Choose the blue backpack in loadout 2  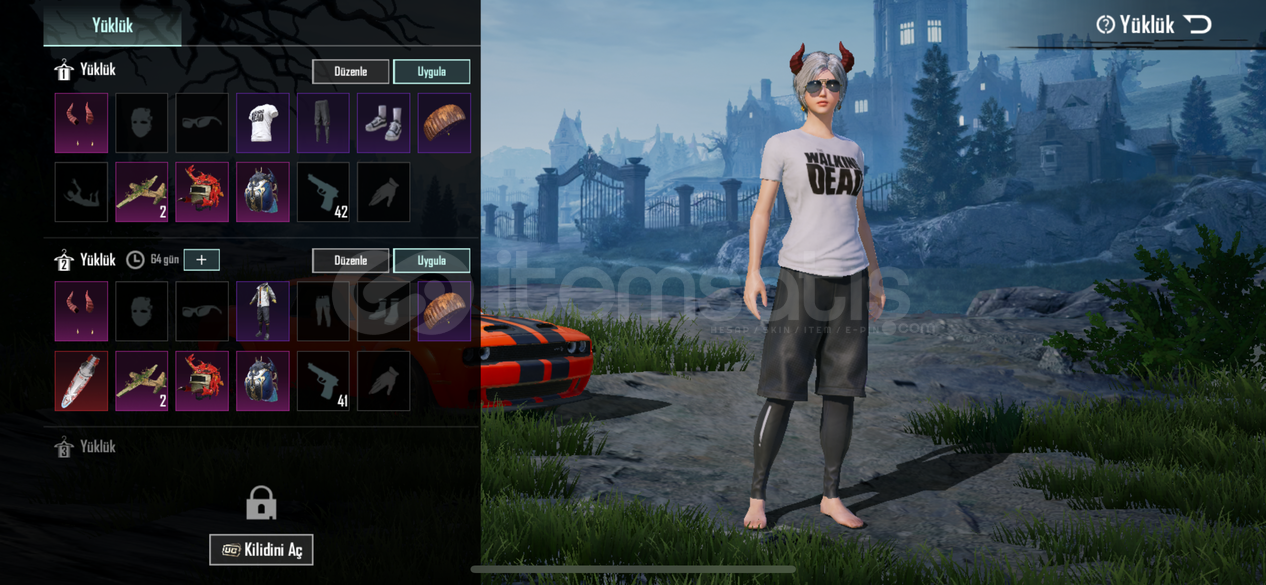[x=263, y=381]
